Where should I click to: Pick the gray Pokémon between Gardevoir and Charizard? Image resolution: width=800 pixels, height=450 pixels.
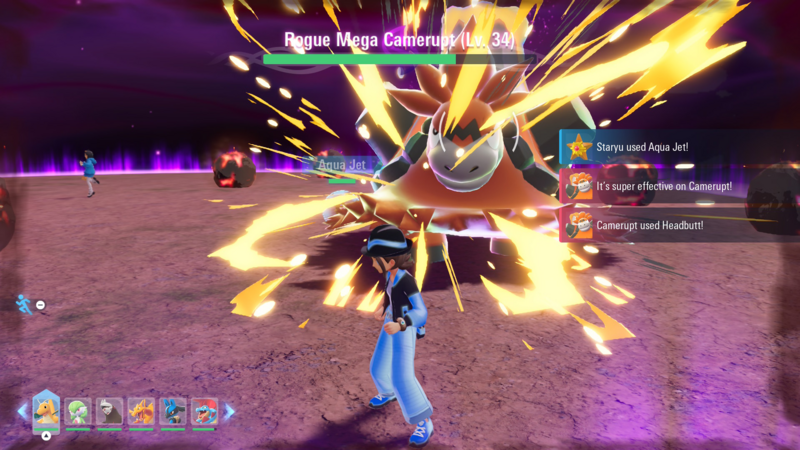(109, 412)
